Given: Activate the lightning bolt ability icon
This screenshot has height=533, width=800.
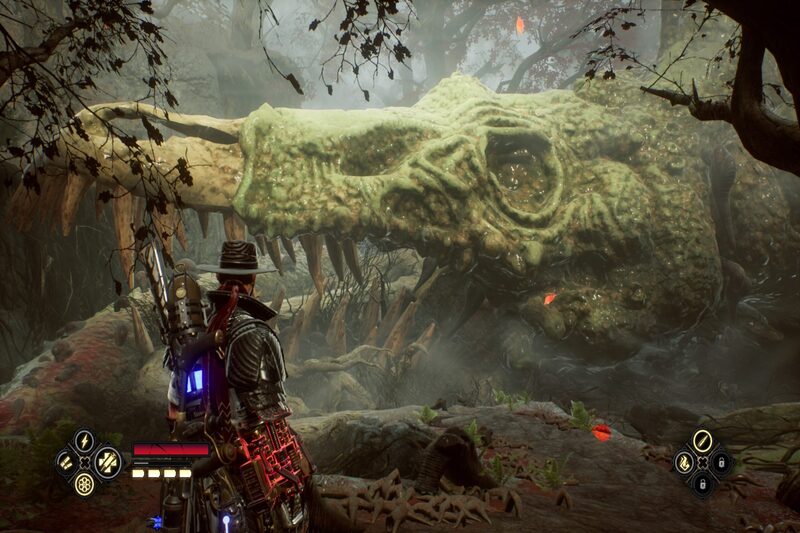Looking at the screenshot, I should [84, 441].
